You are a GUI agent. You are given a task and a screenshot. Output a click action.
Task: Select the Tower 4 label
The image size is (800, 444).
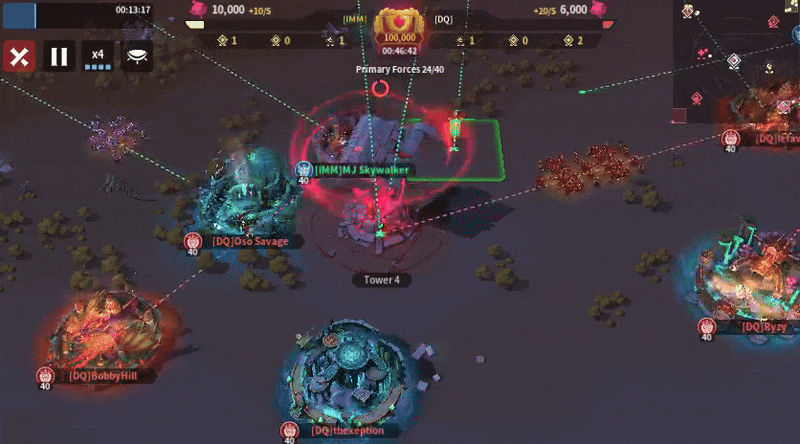coord(382,280)
